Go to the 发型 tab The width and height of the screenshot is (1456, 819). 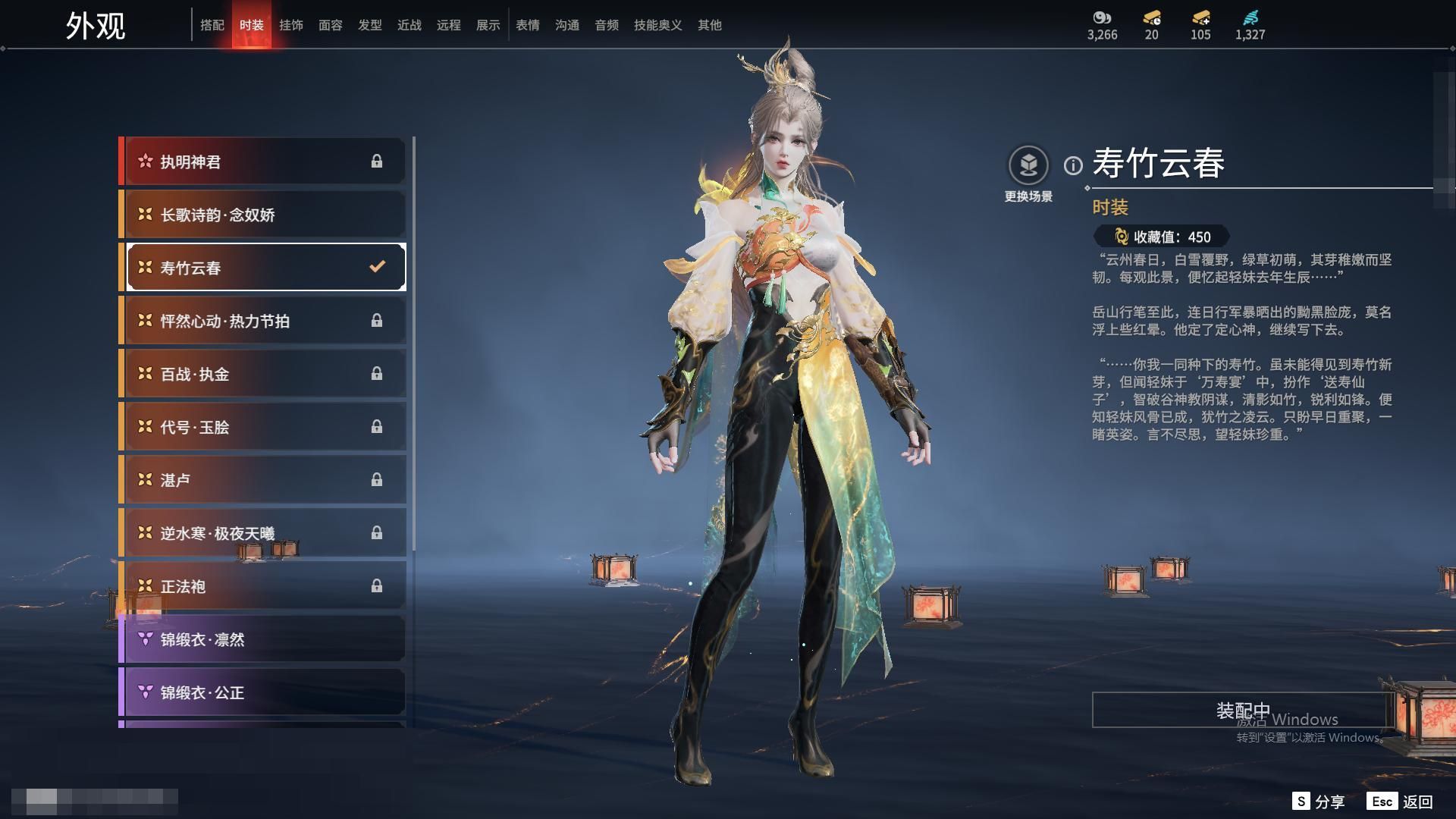click(x=370, y=25)
